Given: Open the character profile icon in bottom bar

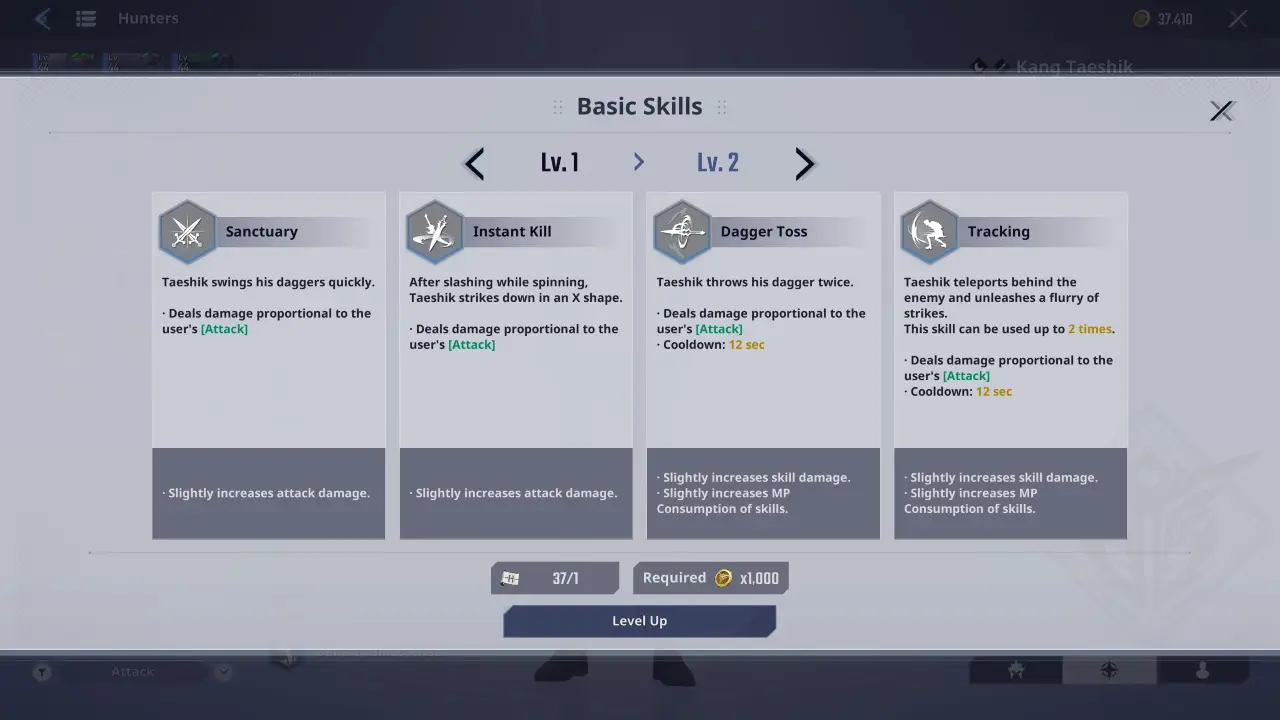Looking at the screenshot, I should (1203, 671).
